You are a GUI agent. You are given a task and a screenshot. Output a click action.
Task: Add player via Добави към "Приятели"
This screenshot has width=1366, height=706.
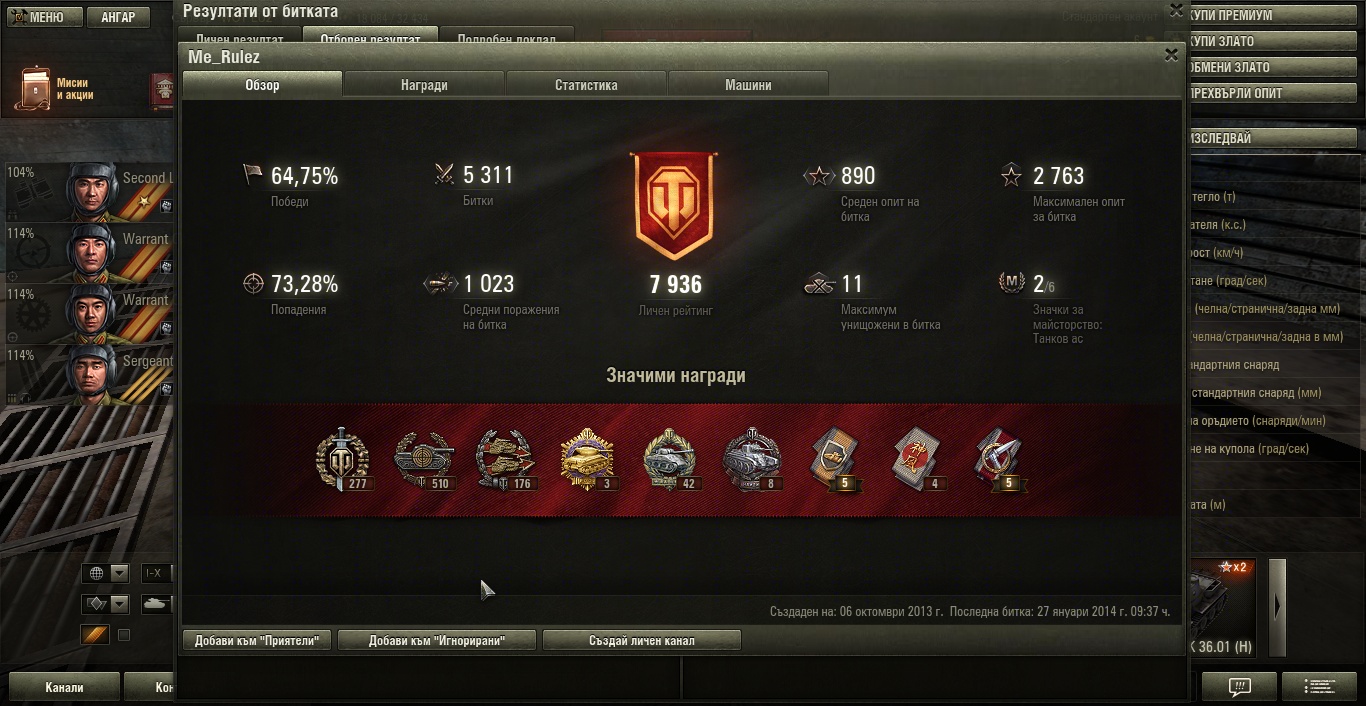257,640
